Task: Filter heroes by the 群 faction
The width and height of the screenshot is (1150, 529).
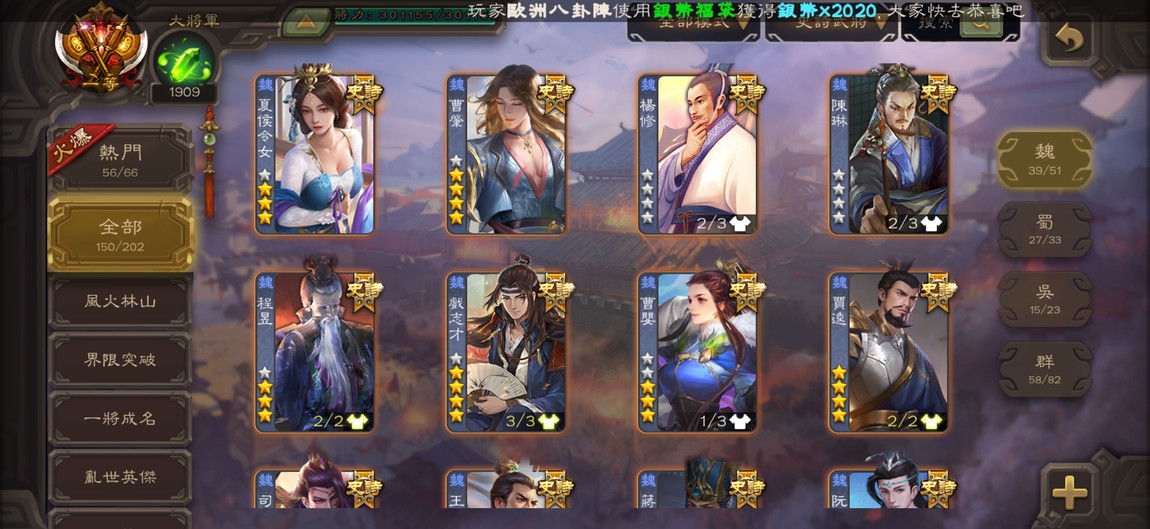Action: pos(1045,368)
